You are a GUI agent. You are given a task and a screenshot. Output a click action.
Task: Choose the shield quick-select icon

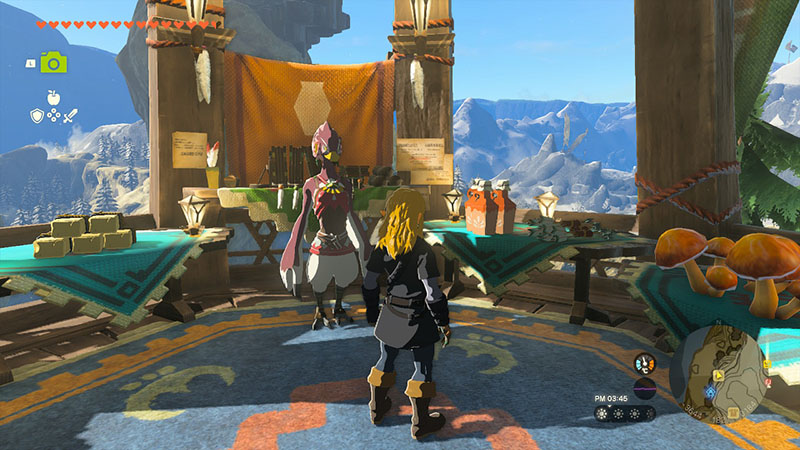coord(36,115)
